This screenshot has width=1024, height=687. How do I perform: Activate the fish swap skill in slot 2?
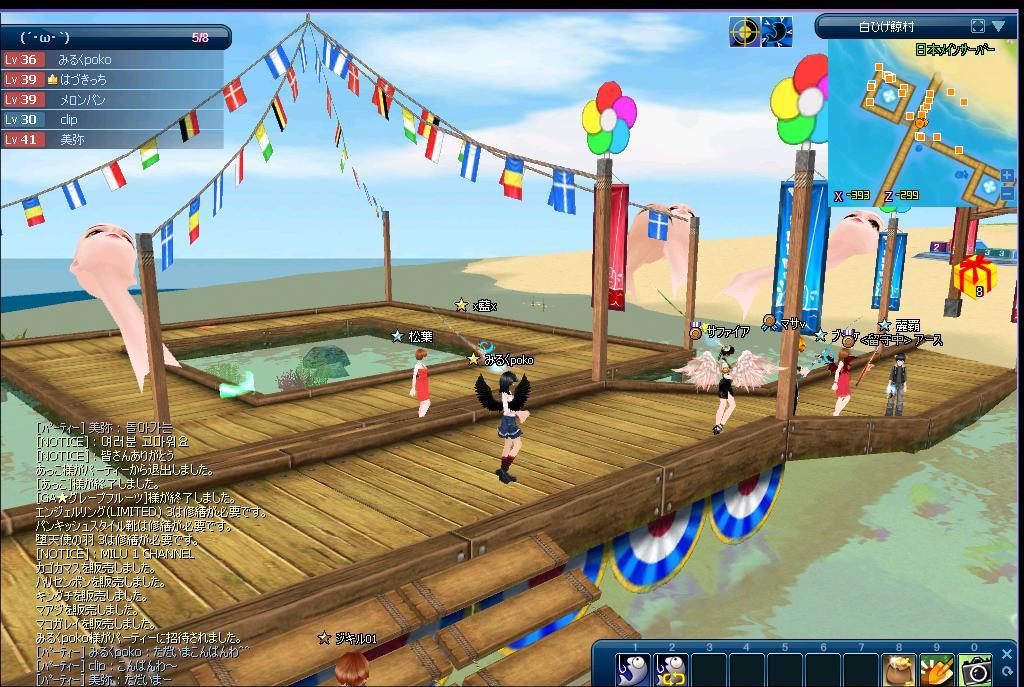tap(671, 670)
